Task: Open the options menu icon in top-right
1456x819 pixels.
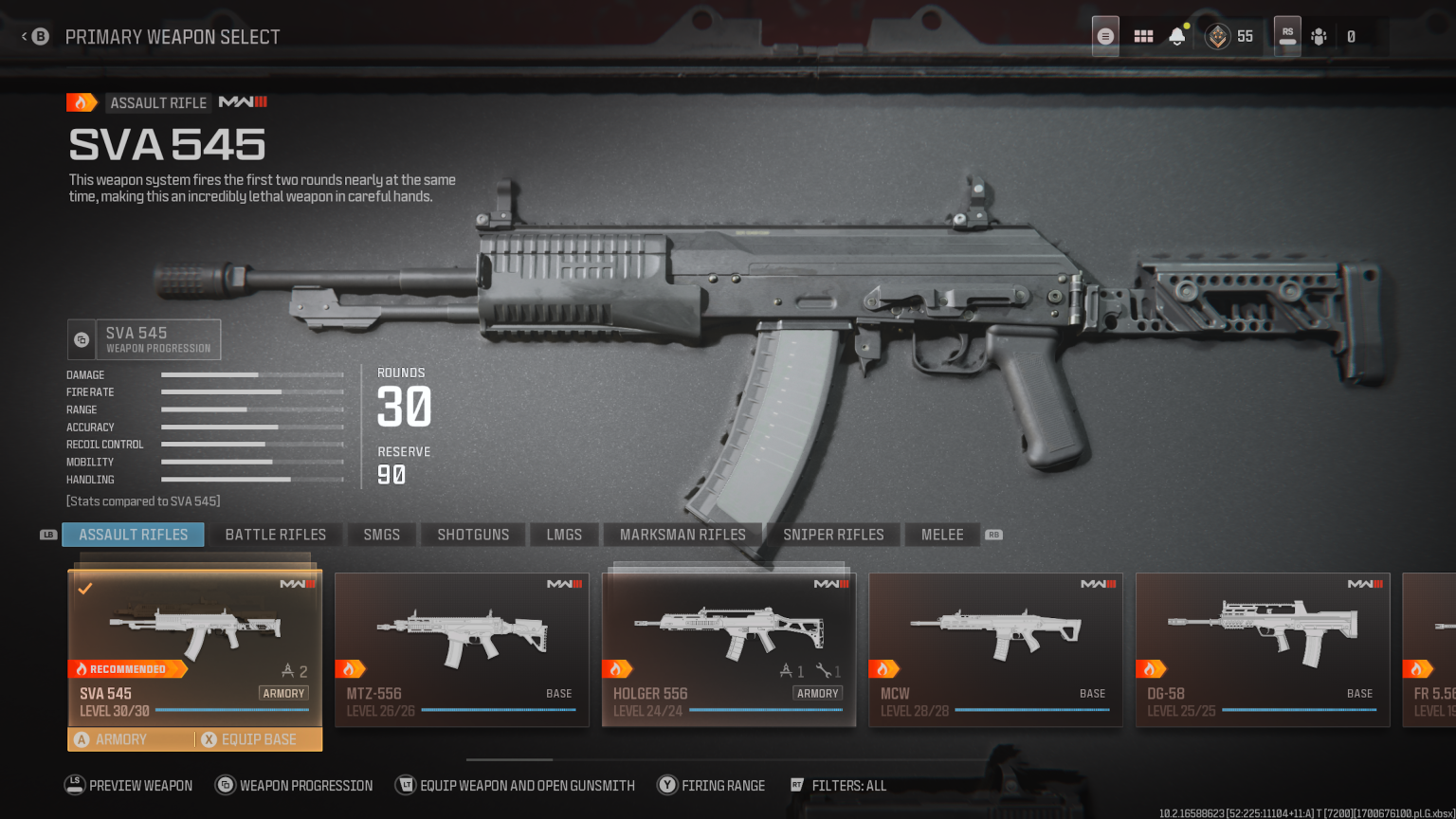Action: tap(1105, 36)
